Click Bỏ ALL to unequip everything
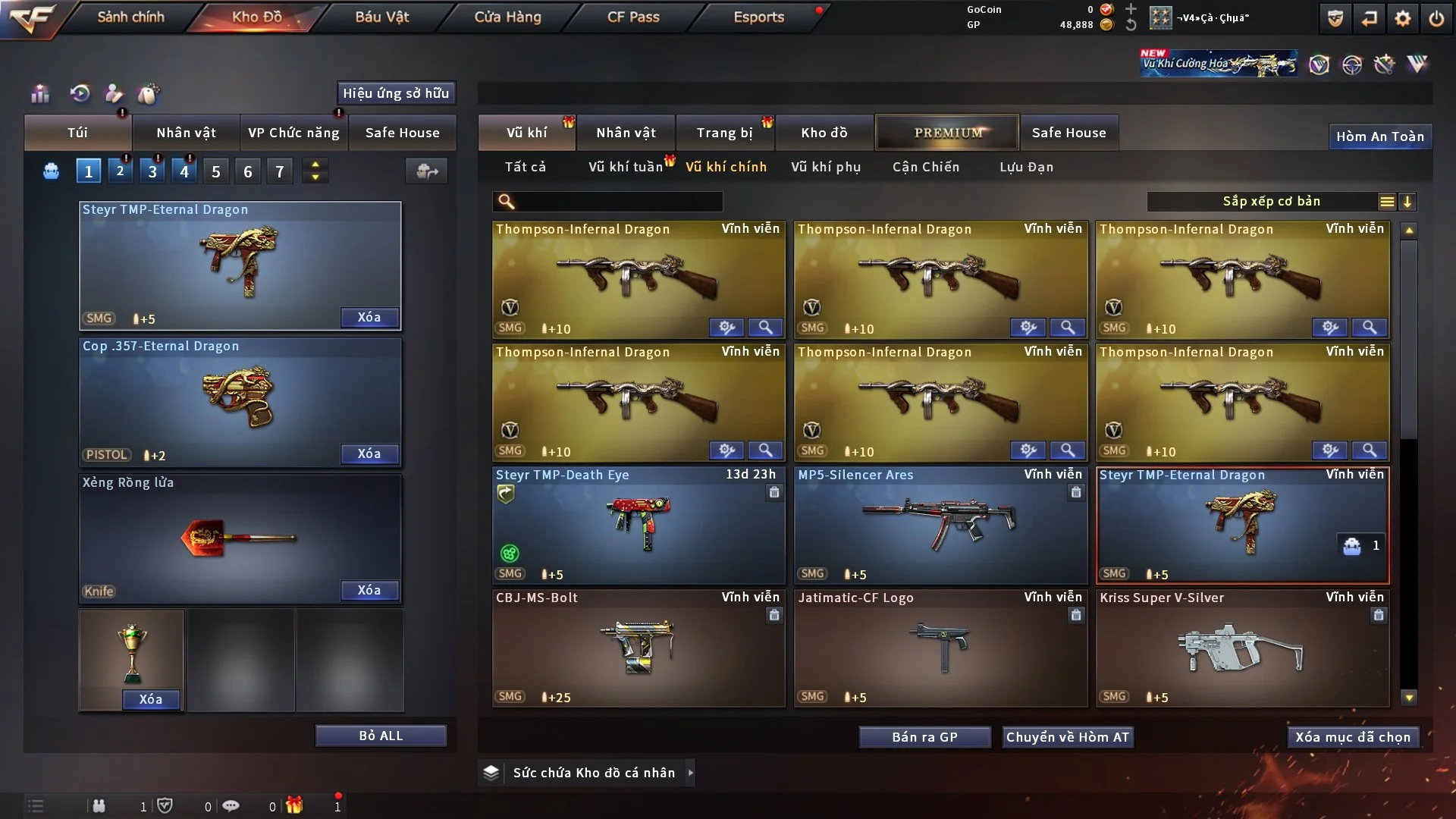The width and height of the screenshot is (1456, 819). pyautogui.click(x=381, y=736)
